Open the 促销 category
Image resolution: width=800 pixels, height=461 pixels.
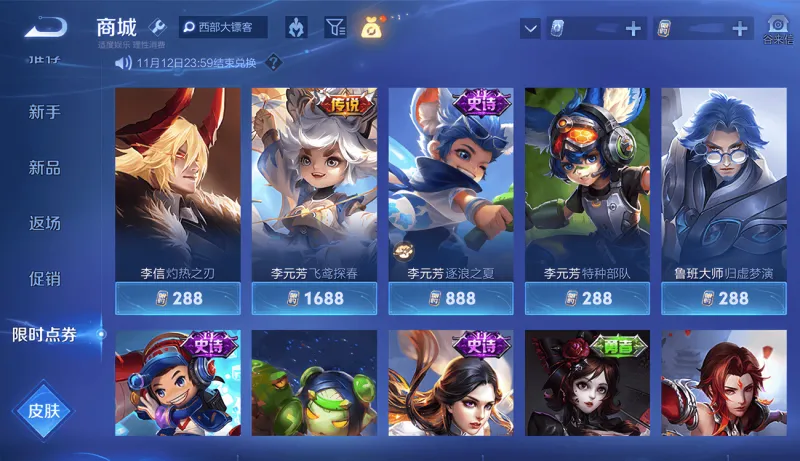click(x=45, y=279)
